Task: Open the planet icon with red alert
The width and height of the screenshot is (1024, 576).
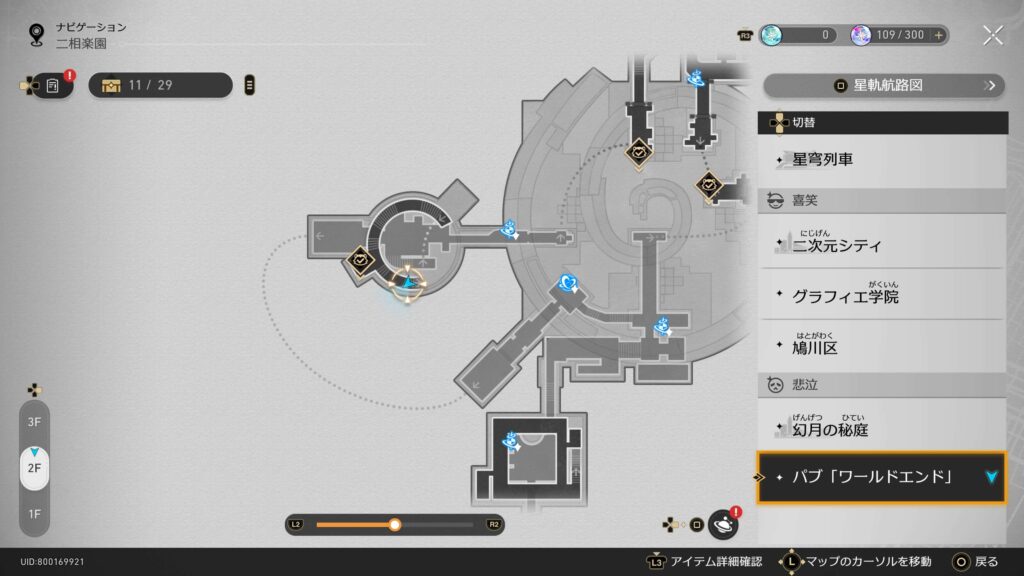Action: (x=722, y=523)
